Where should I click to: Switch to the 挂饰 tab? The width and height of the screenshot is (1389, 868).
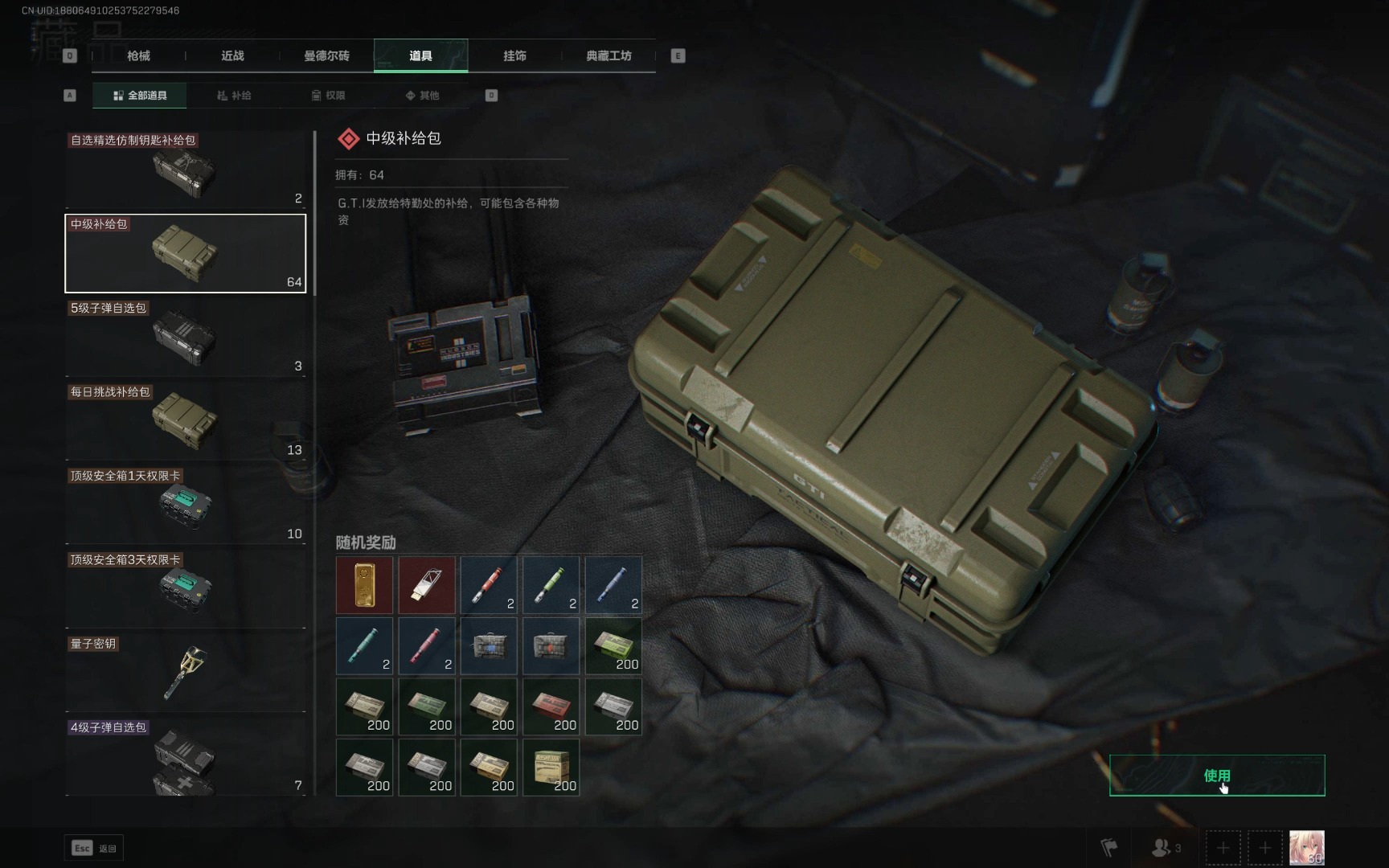[x=514, y=55]
